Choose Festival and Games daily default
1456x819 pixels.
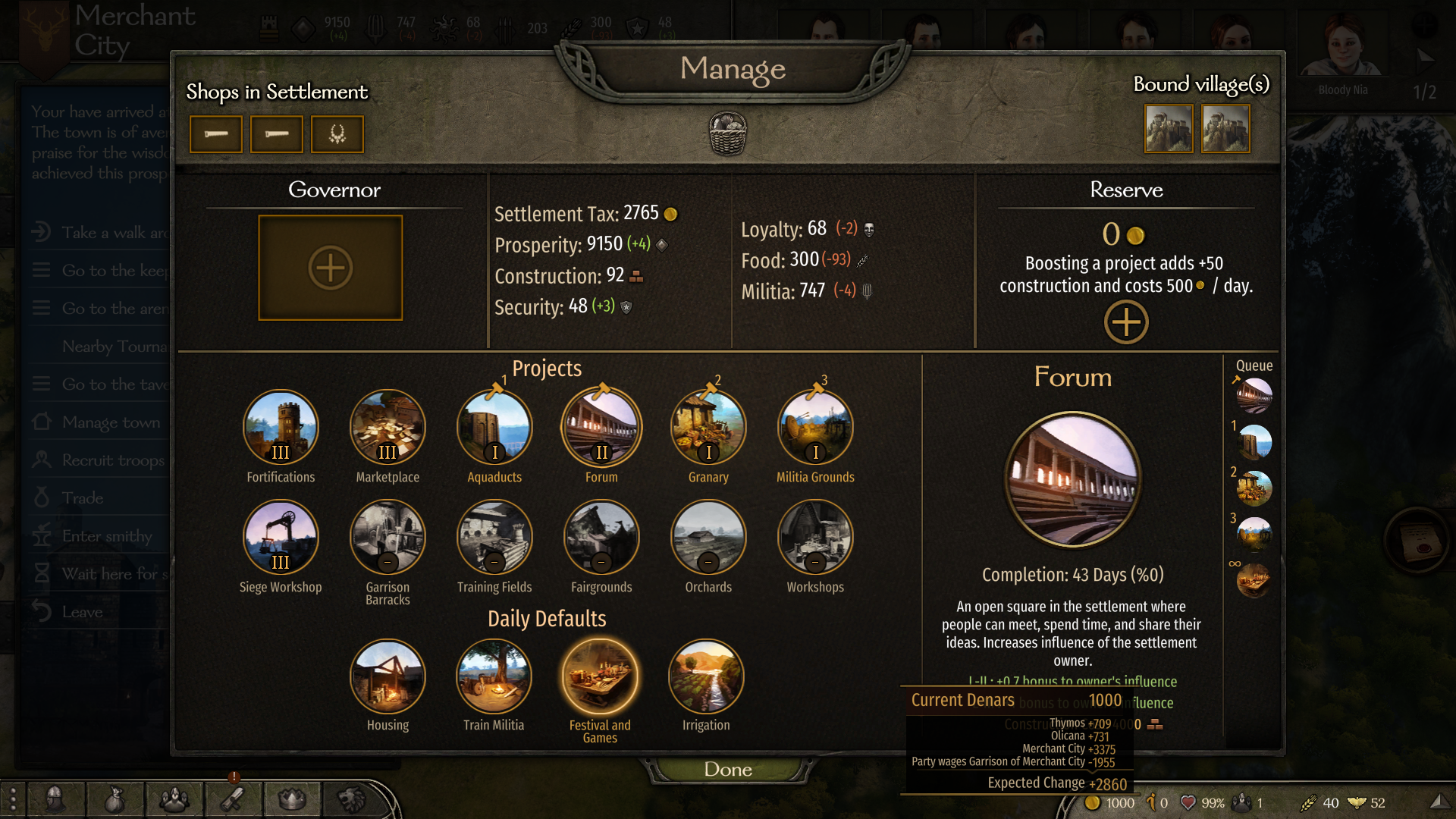(x=600, y=677)
